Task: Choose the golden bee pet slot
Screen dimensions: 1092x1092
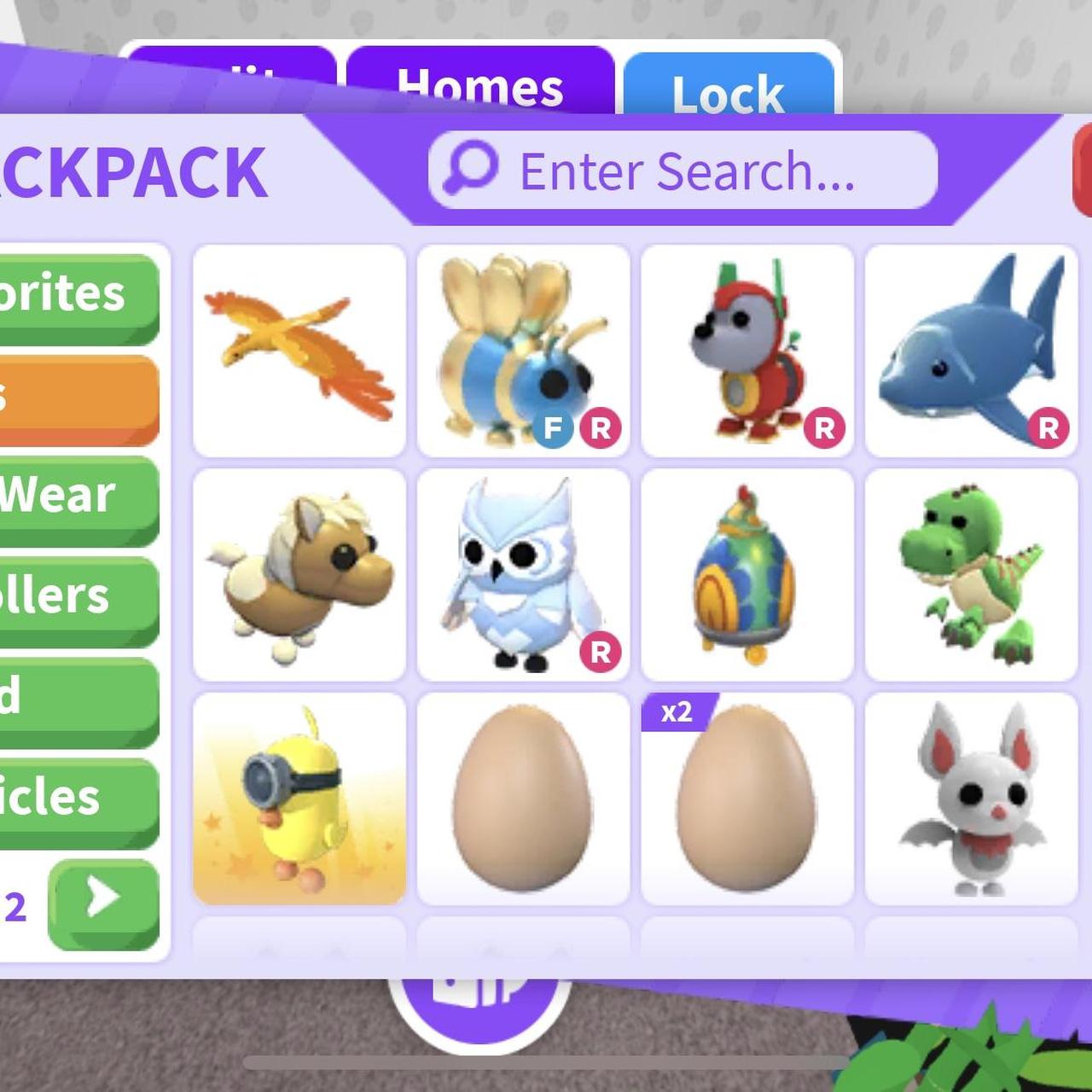Action: (x=523, y=351)
